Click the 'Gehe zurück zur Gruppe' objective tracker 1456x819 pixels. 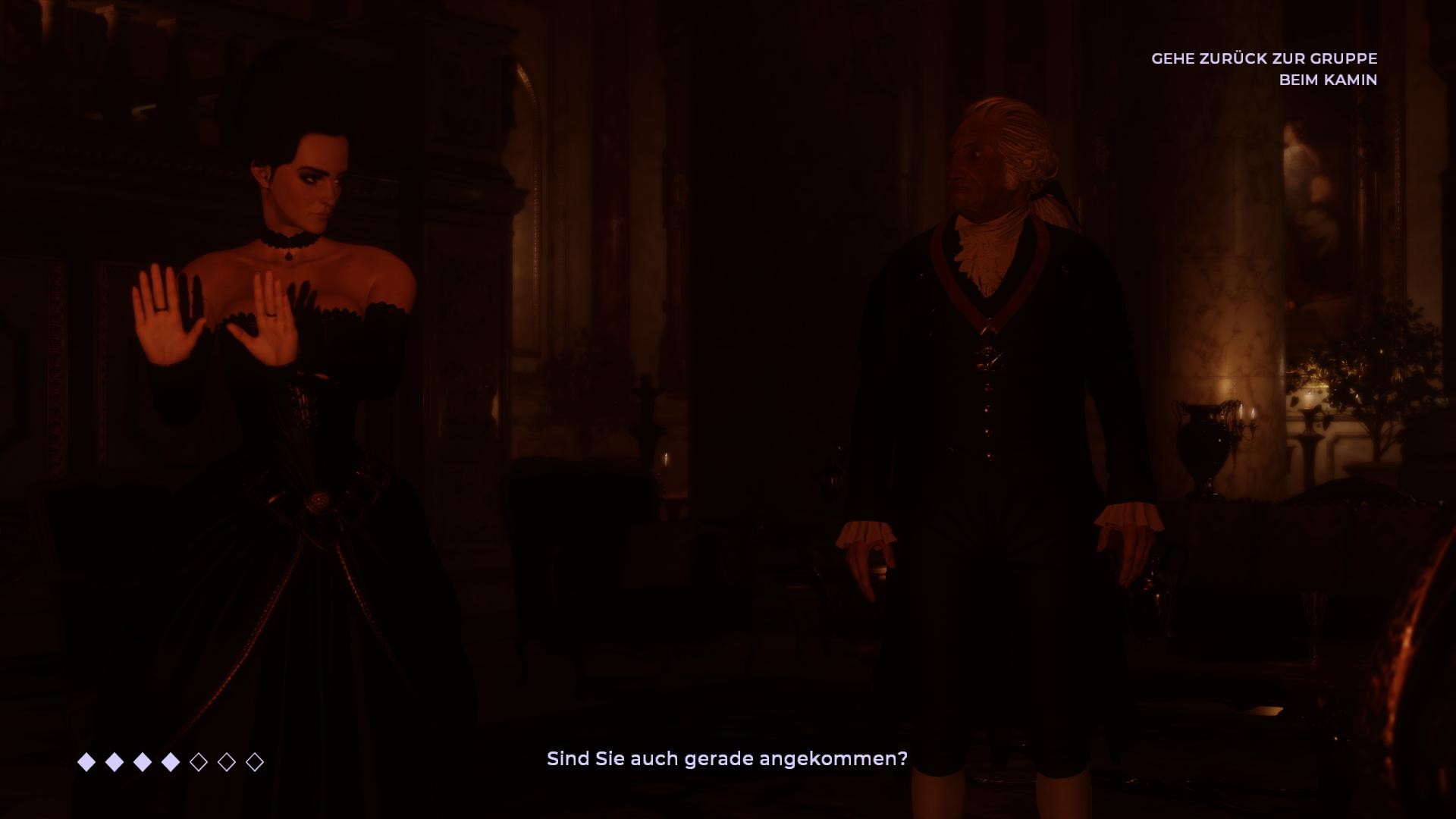1263,69
